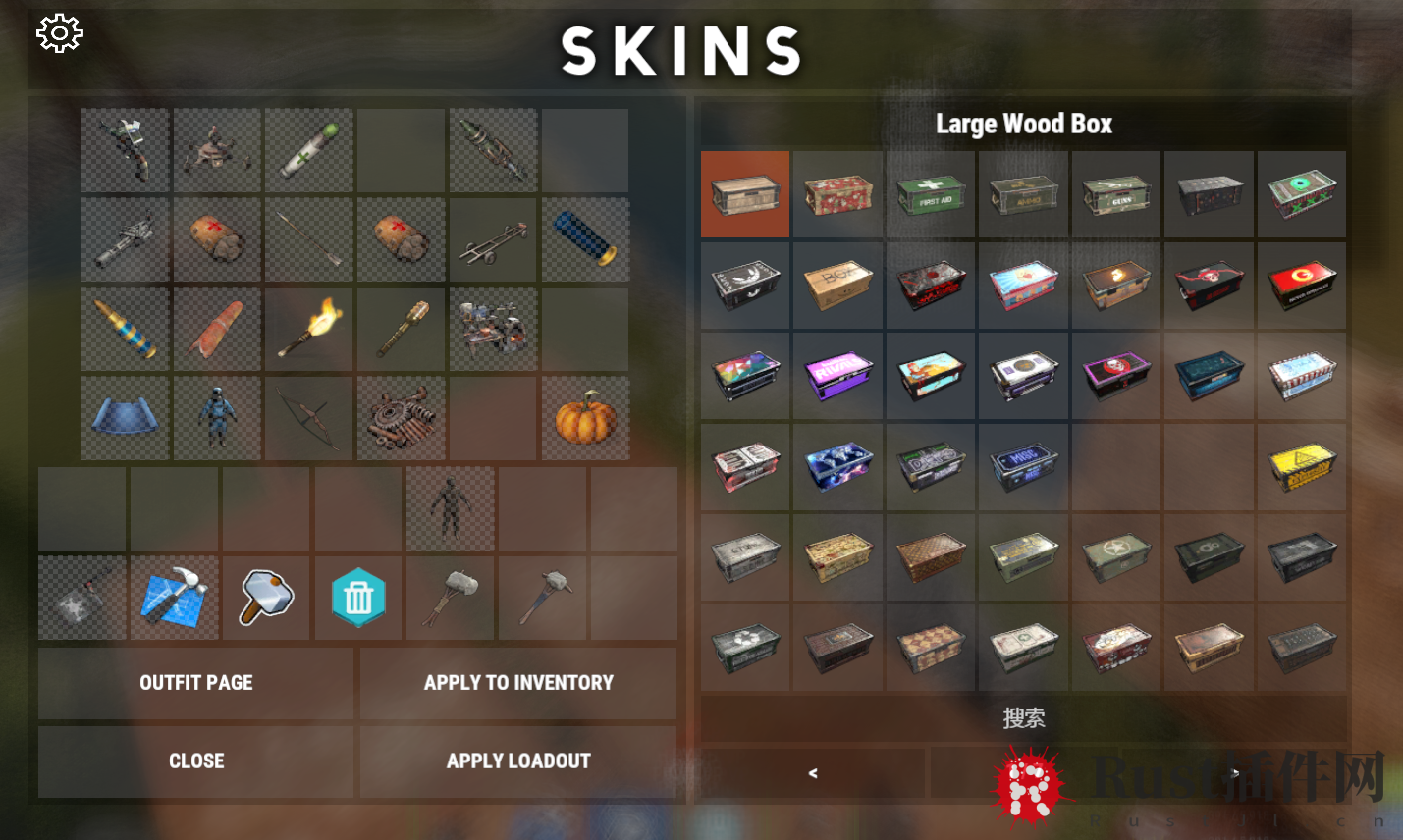The image size is (1403, 840).
Task: Select the blueprint hammer slot
Action: [175, 598]
